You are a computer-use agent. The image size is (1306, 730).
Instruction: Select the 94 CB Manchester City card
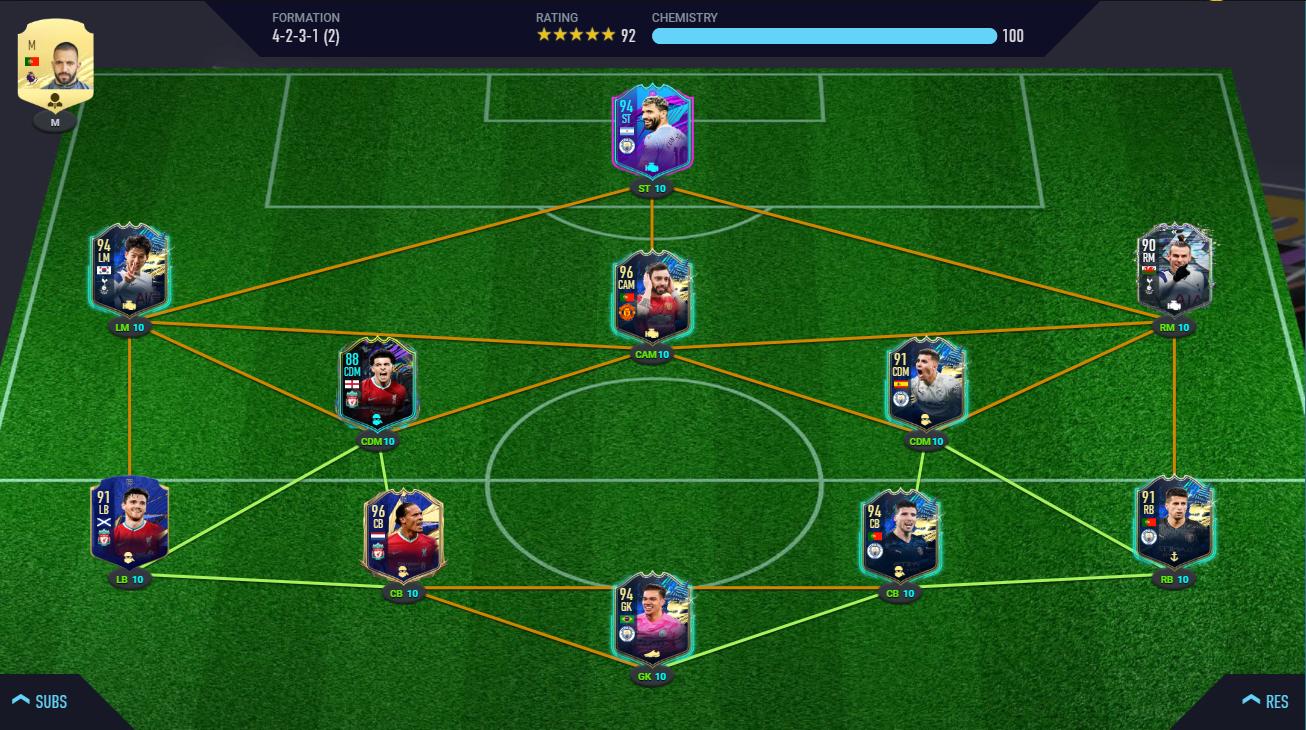click(900, 536)
